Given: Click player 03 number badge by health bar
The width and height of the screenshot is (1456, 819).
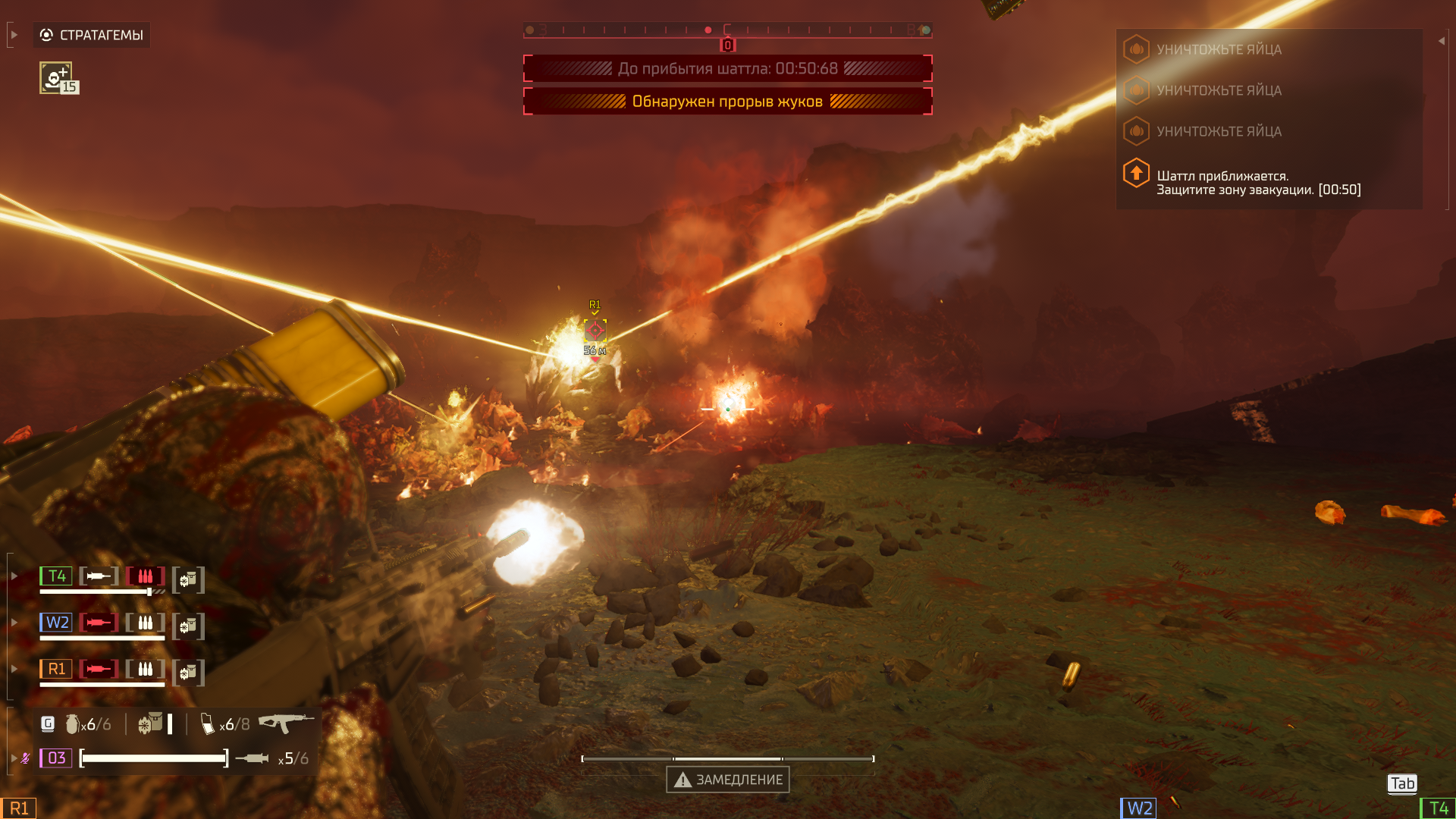Looking at the screenshot, I should coord(56,758).
